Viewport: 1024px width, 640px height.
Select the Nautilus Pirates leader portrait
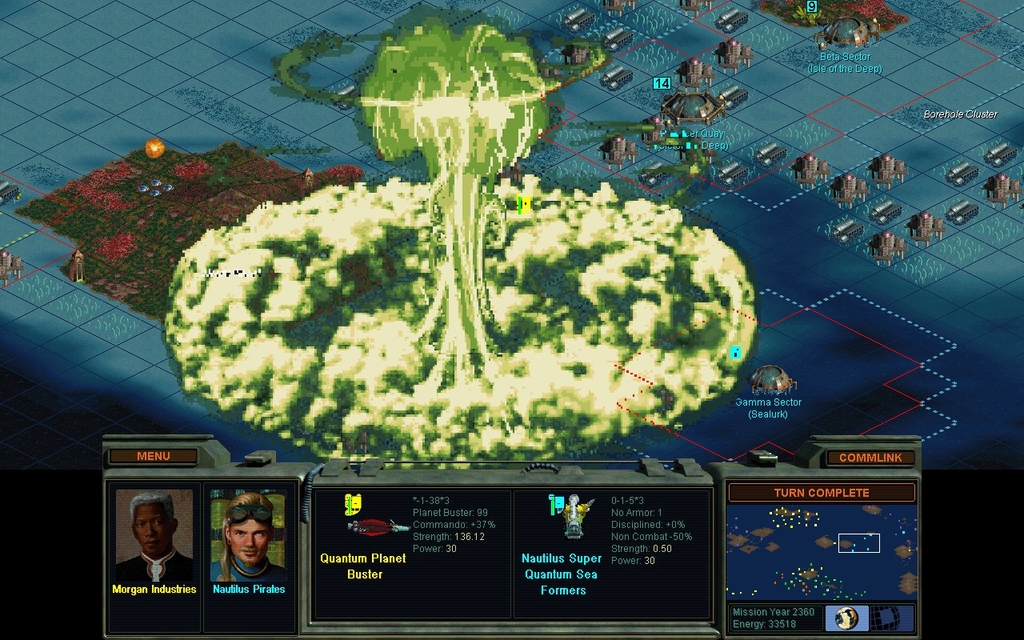click(248, 536)
